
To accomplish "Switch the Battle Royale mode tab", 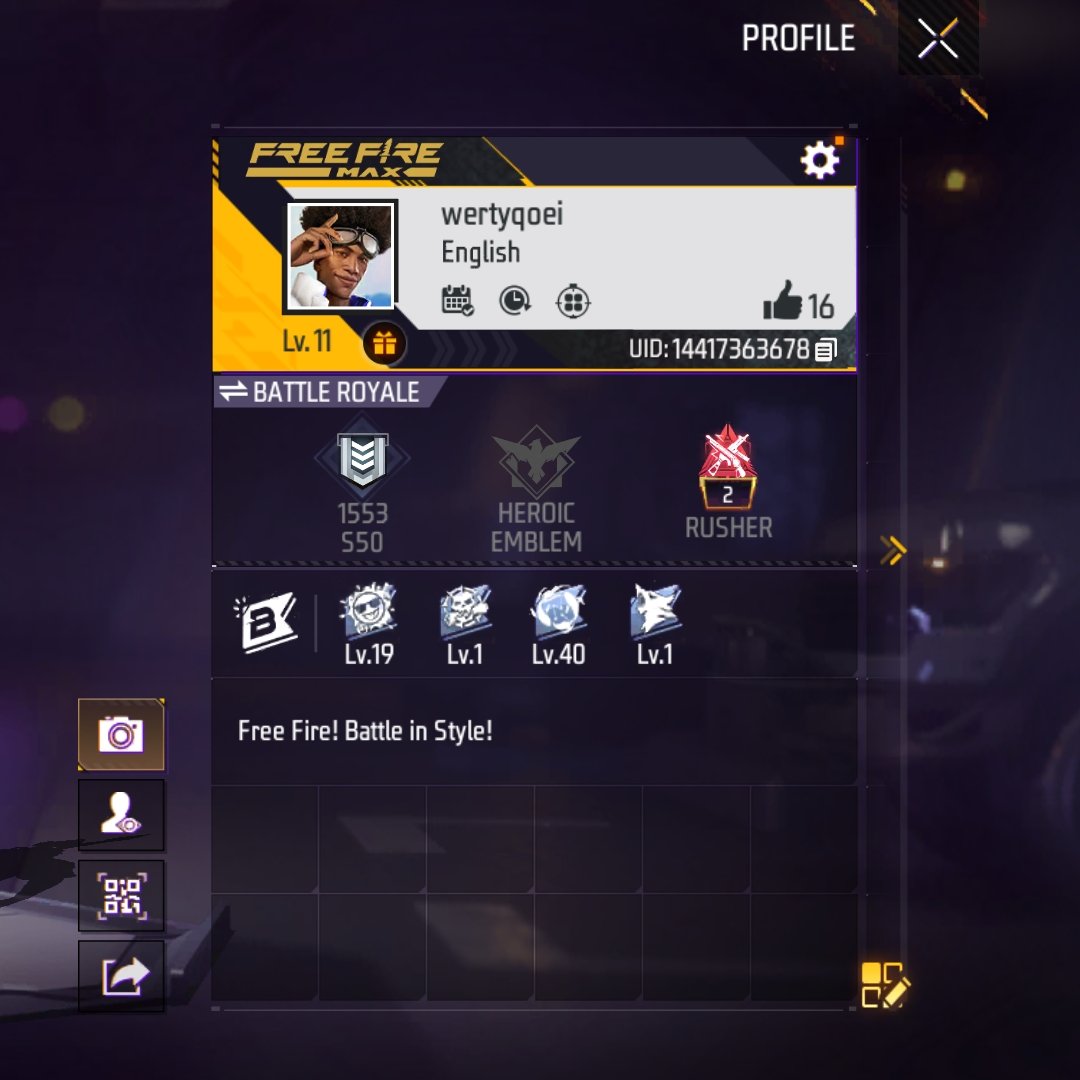I will pos(320,392).
